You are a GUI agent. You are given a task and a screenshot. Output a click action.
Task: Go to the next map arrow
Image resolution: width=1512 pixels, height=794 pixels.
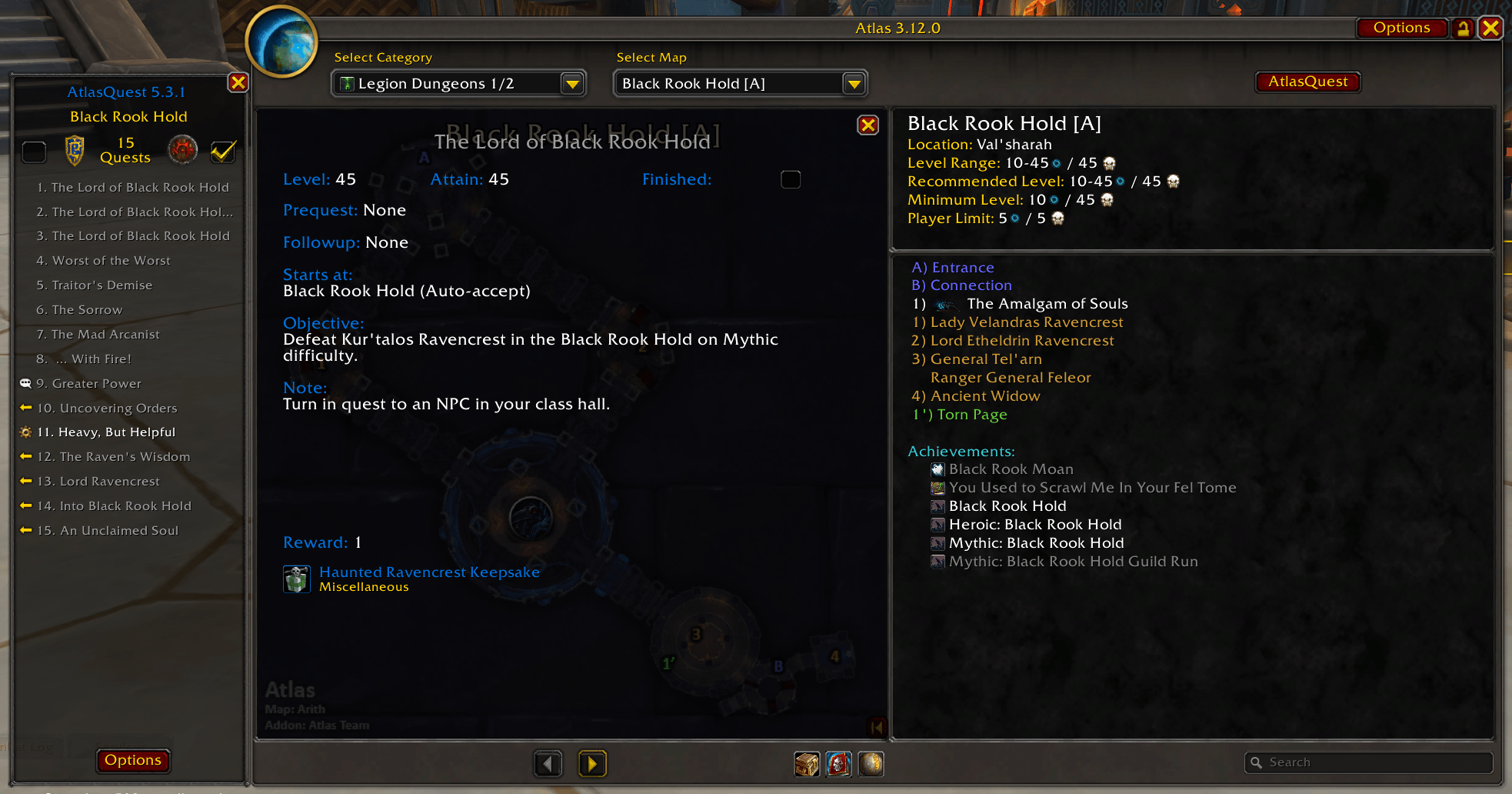(592, 764)
